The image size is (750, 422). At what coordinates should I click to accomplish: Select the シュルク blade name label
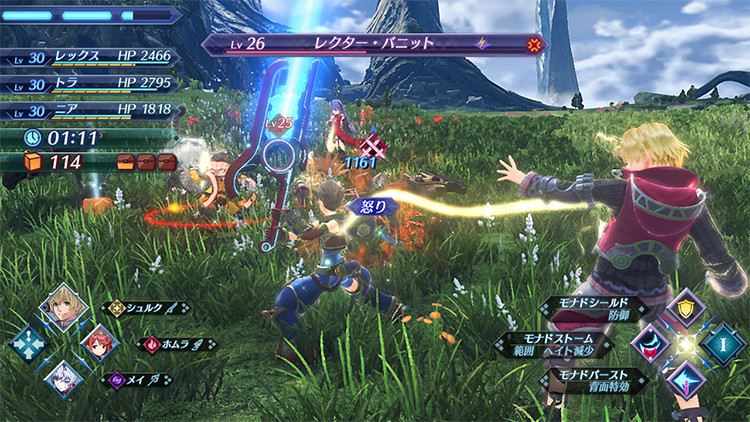click(x=147, y=308)
